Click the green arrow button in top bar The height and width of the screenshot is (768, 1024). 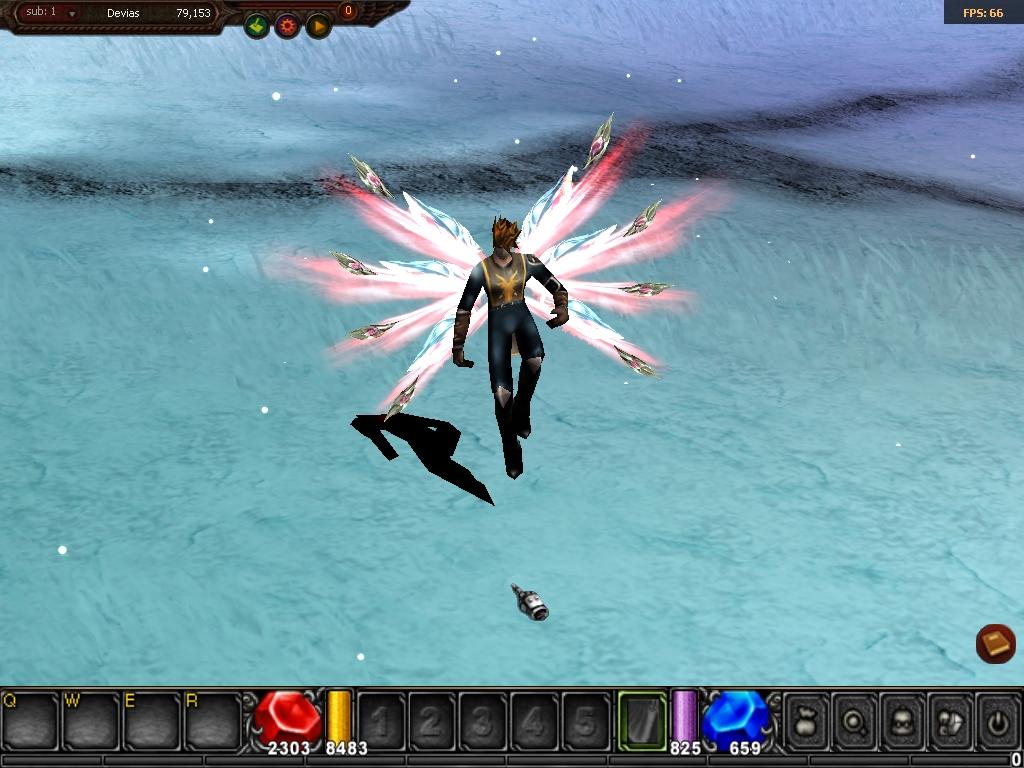(257, 26)
